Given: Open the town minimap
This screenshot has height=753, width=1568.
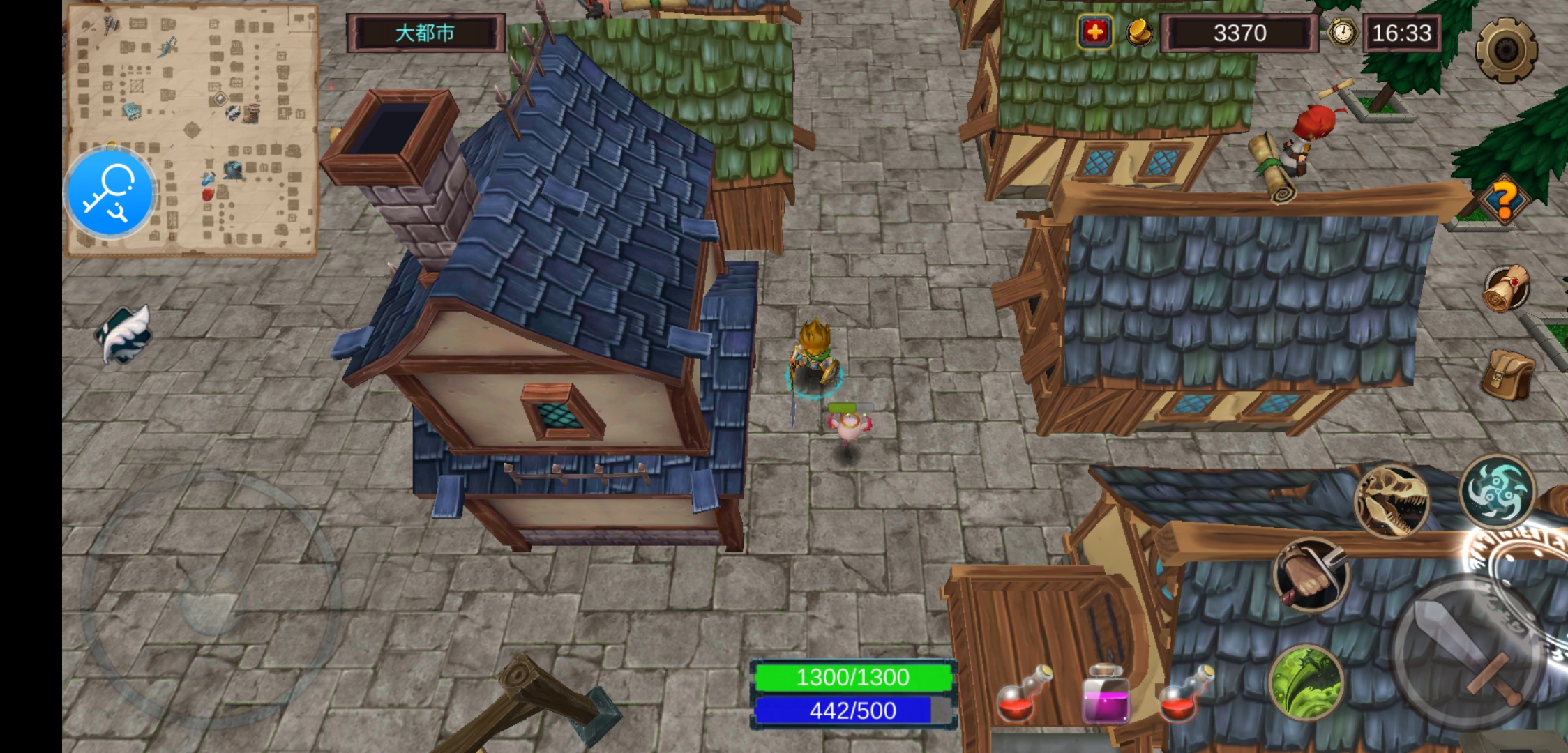Looking at the screenshot, I should click(230, 105).
